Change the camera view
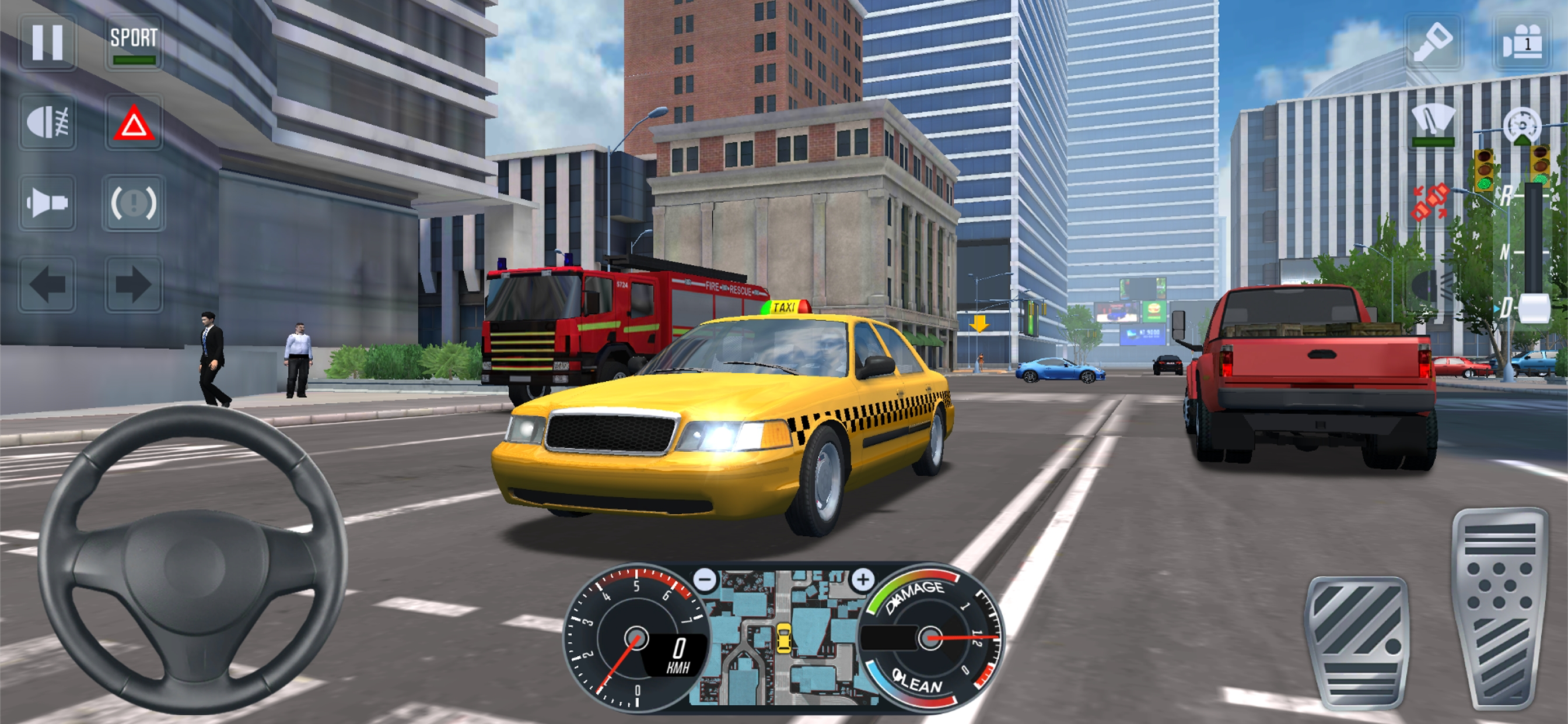The image size is (1568, 724). coord(1522,43)
